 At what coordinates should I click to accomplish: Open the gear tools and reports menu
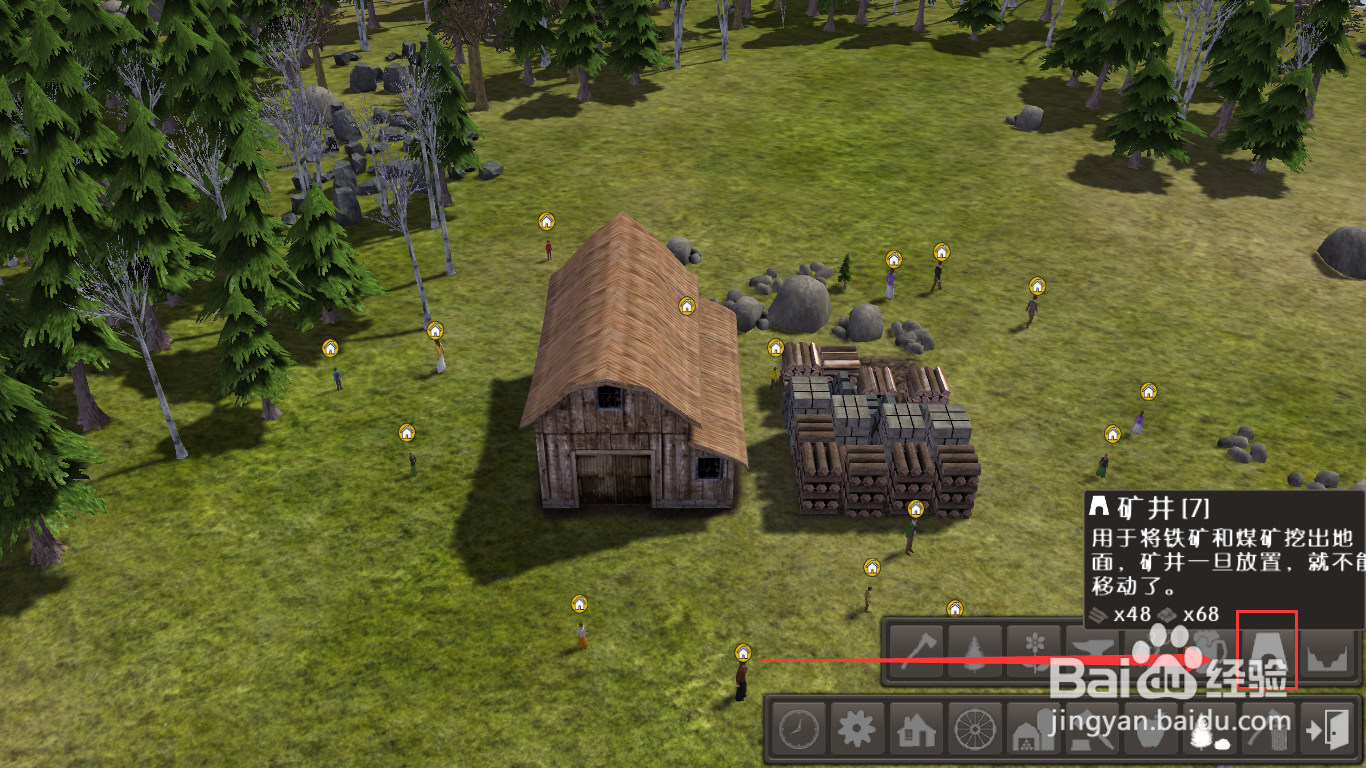(x=857, y=729)
